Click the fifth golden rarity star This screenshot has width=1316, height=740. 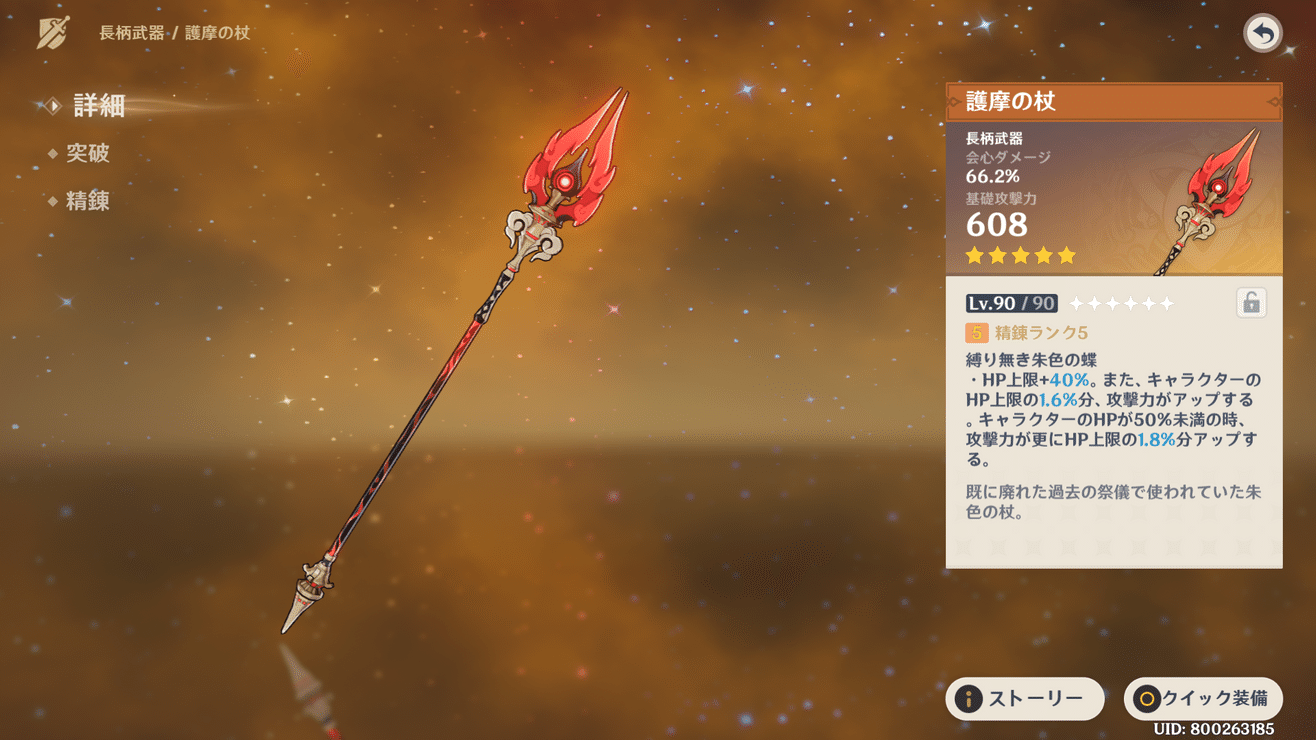point(1065,256)
